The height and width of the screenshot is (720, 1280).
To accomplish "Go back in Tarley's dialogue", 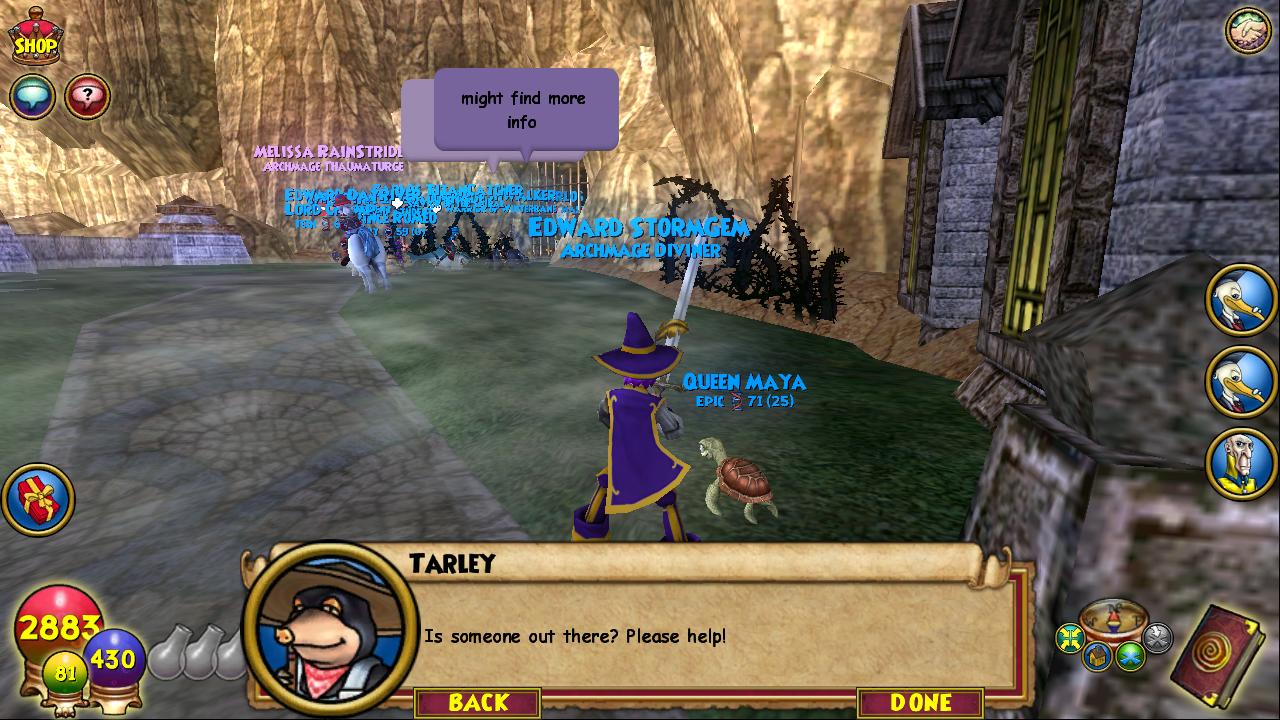I will [478, 702].
